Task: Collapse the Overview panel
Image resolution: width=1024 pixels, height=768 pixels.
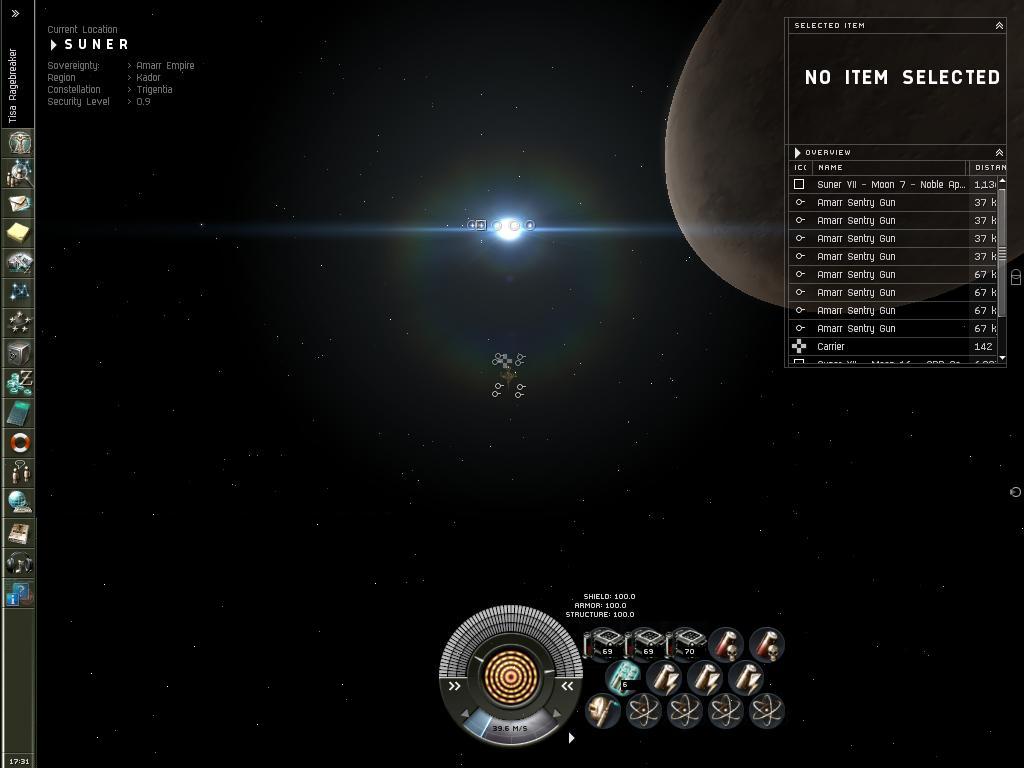Action: [x=998, y=152]
